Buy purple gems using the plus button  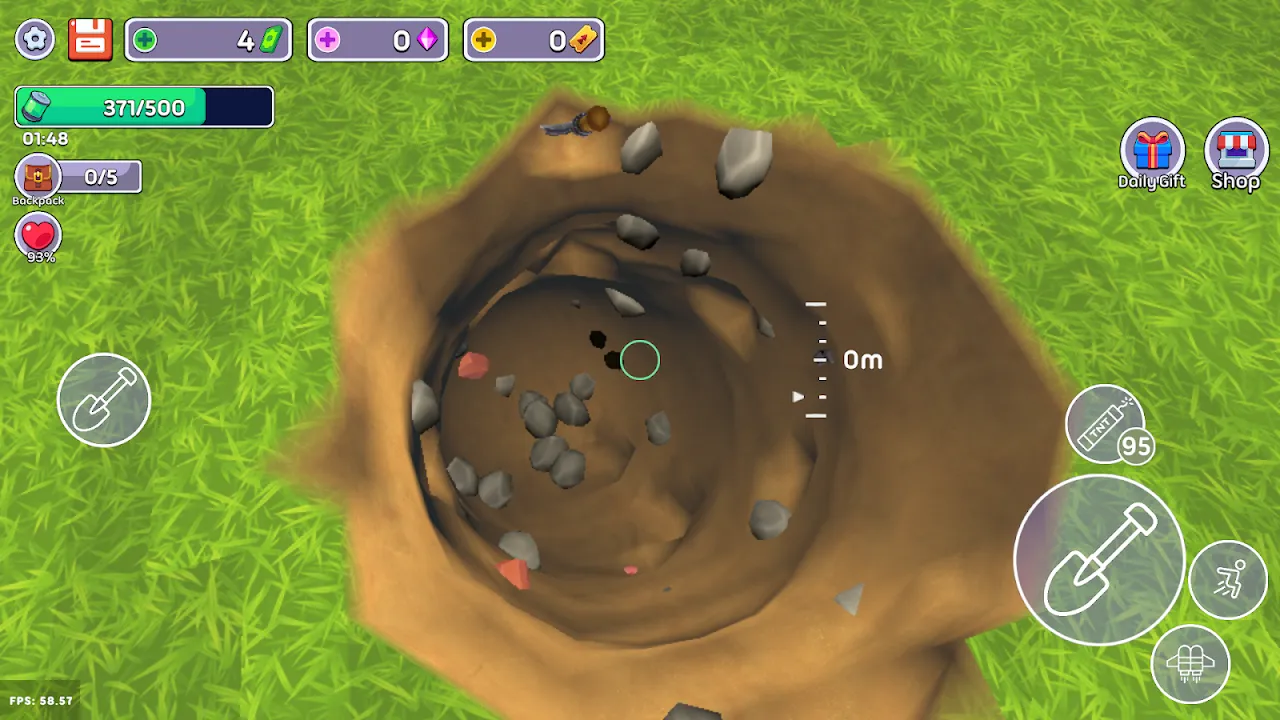(327, 40)
